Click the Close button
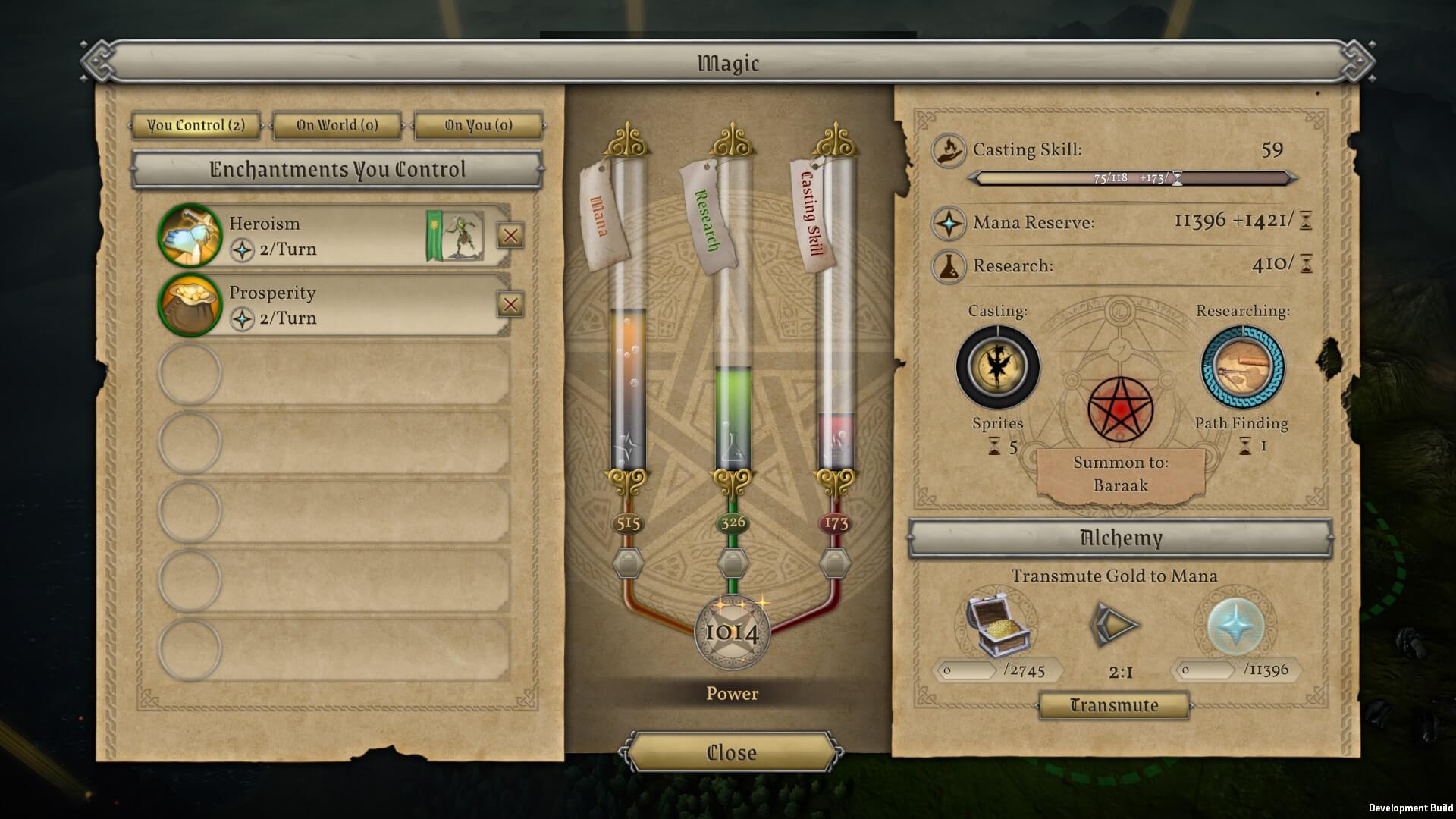Screen dimensions: 1456x819 730,752
